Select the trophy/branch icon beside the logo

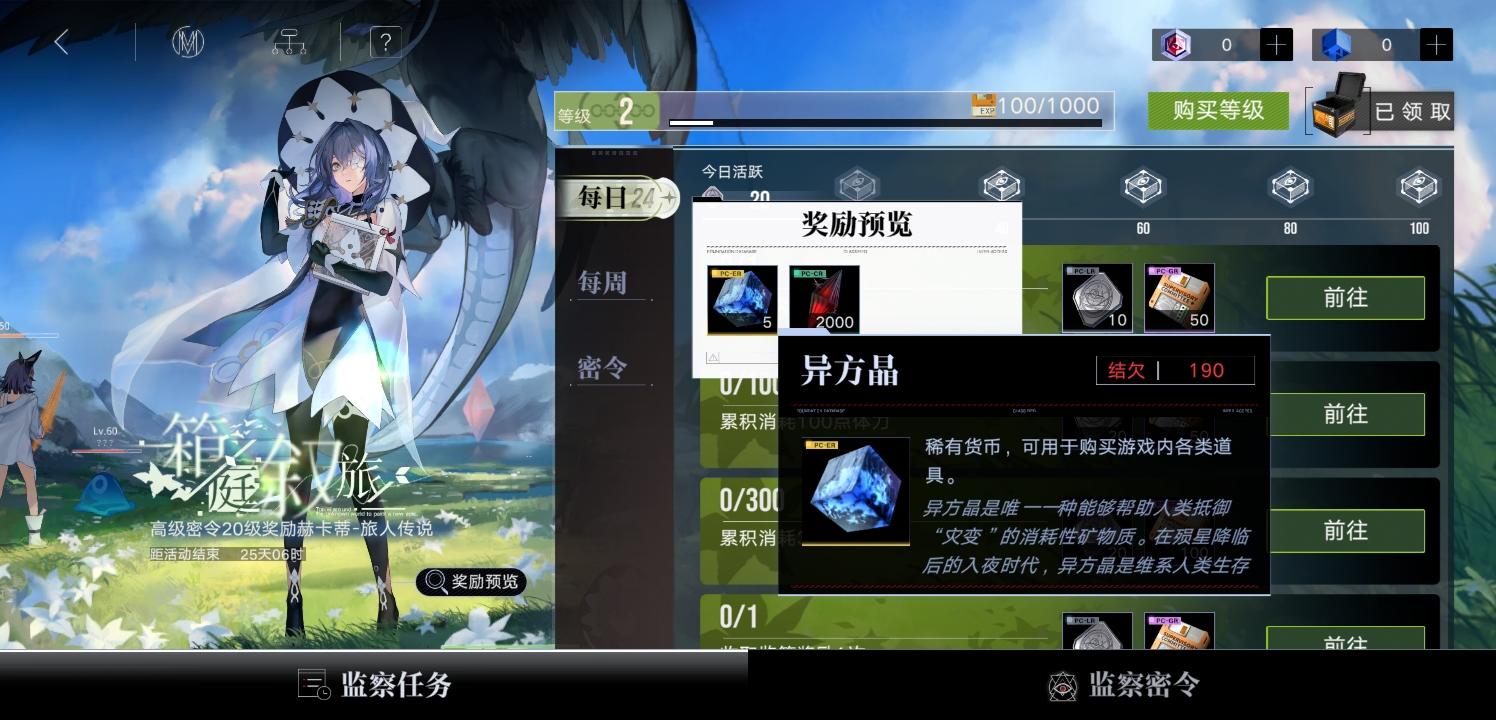pos(288,42)
